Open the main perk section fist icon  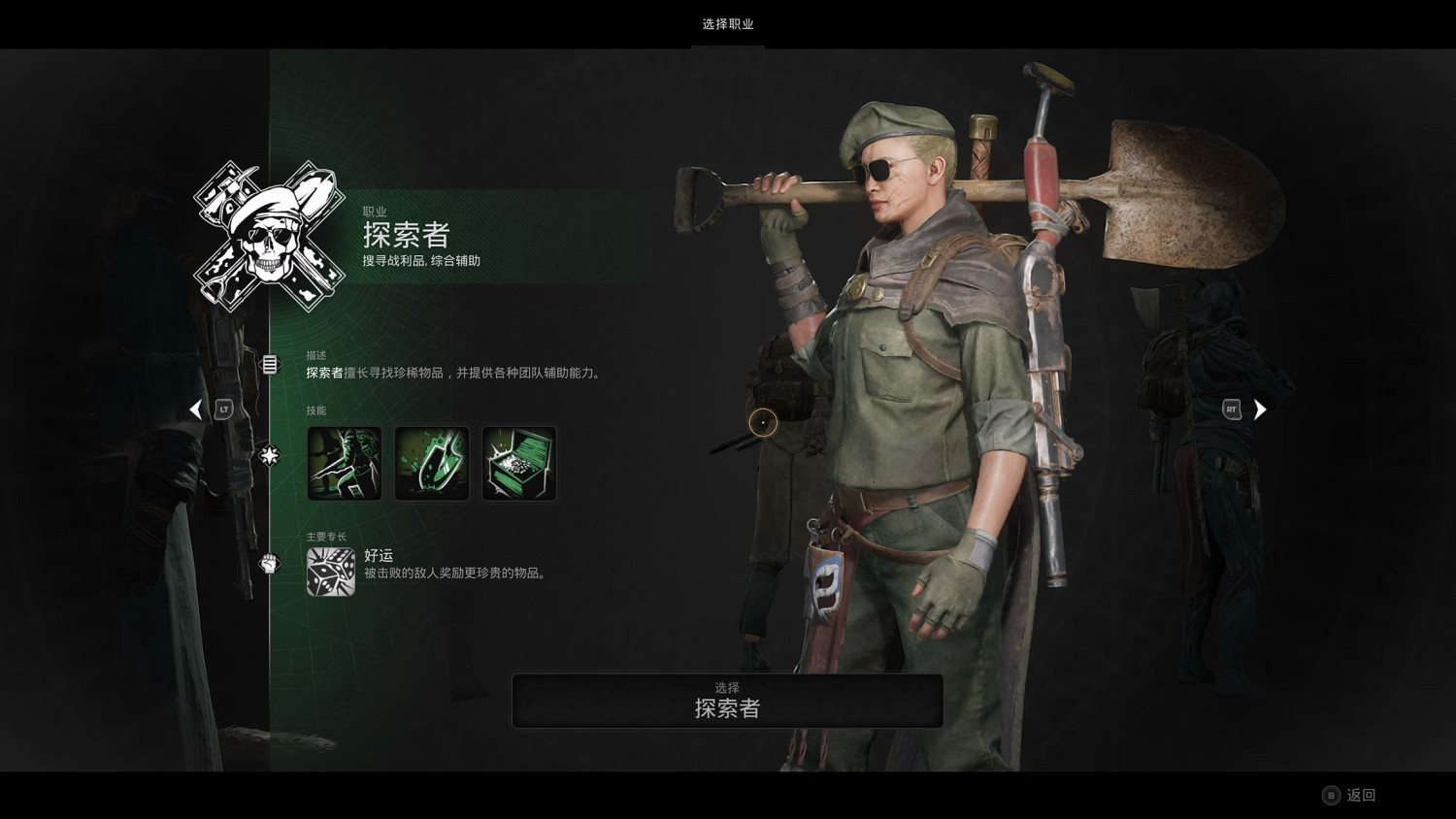(x=270, y=563)
